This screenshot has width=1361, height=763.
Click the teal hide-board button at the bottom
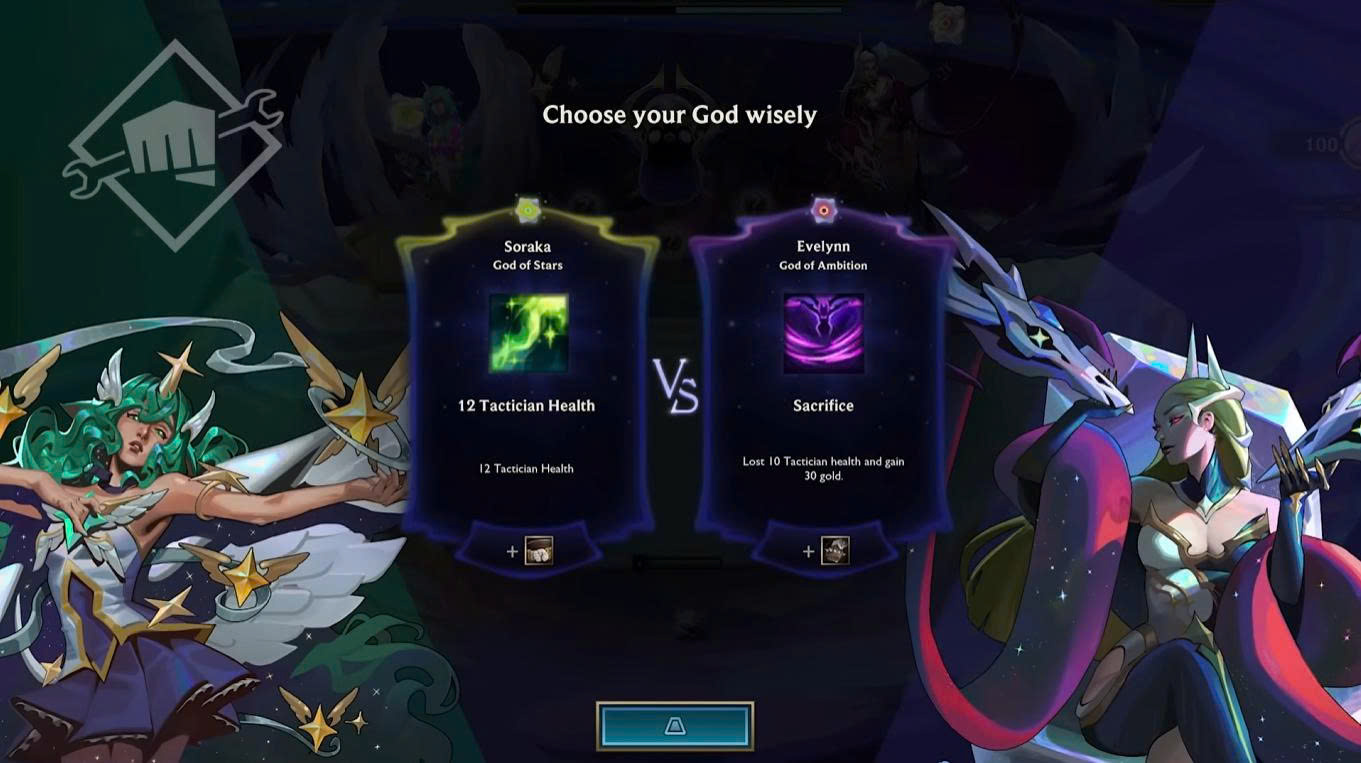pos(675,726)
